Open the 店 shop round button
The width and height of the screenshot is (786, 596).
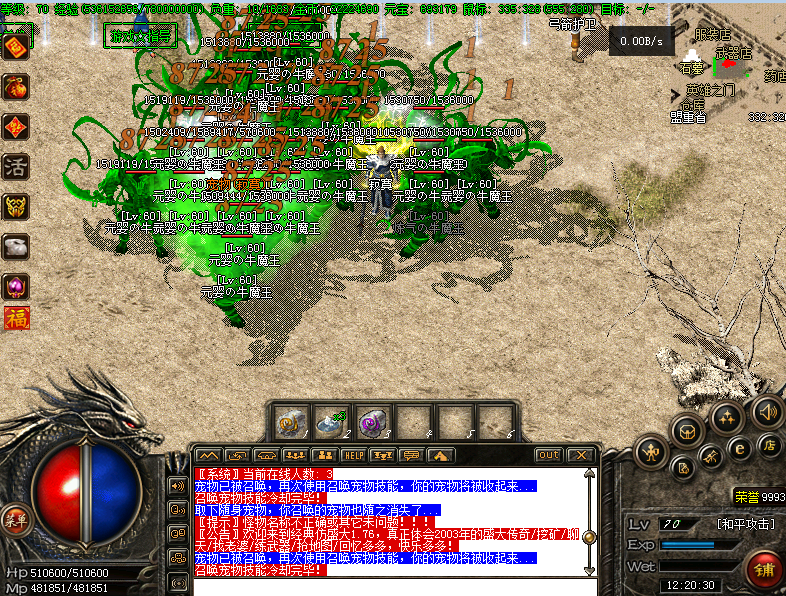771,445
